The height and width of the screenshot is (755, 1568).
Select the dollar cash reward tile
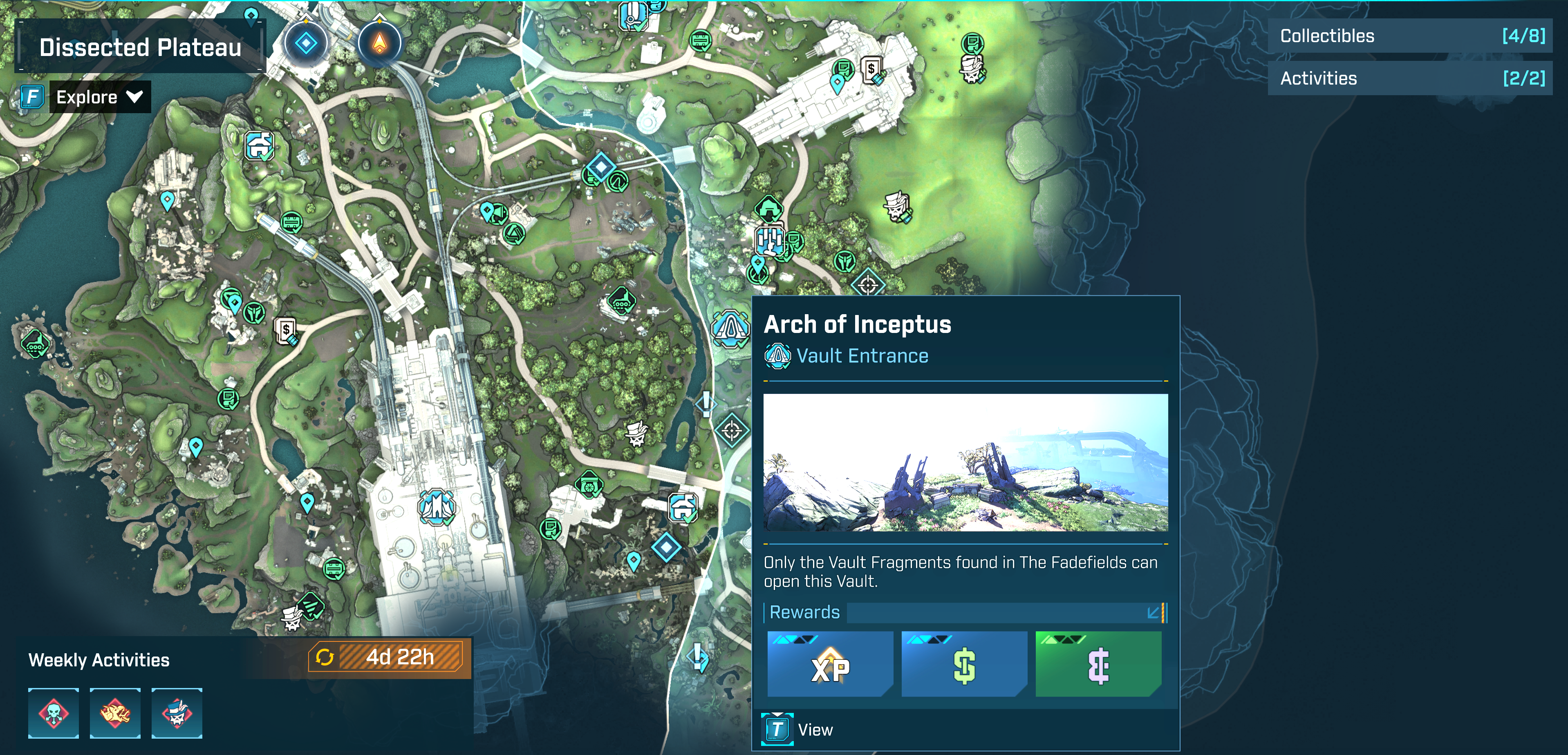(963, 664)
